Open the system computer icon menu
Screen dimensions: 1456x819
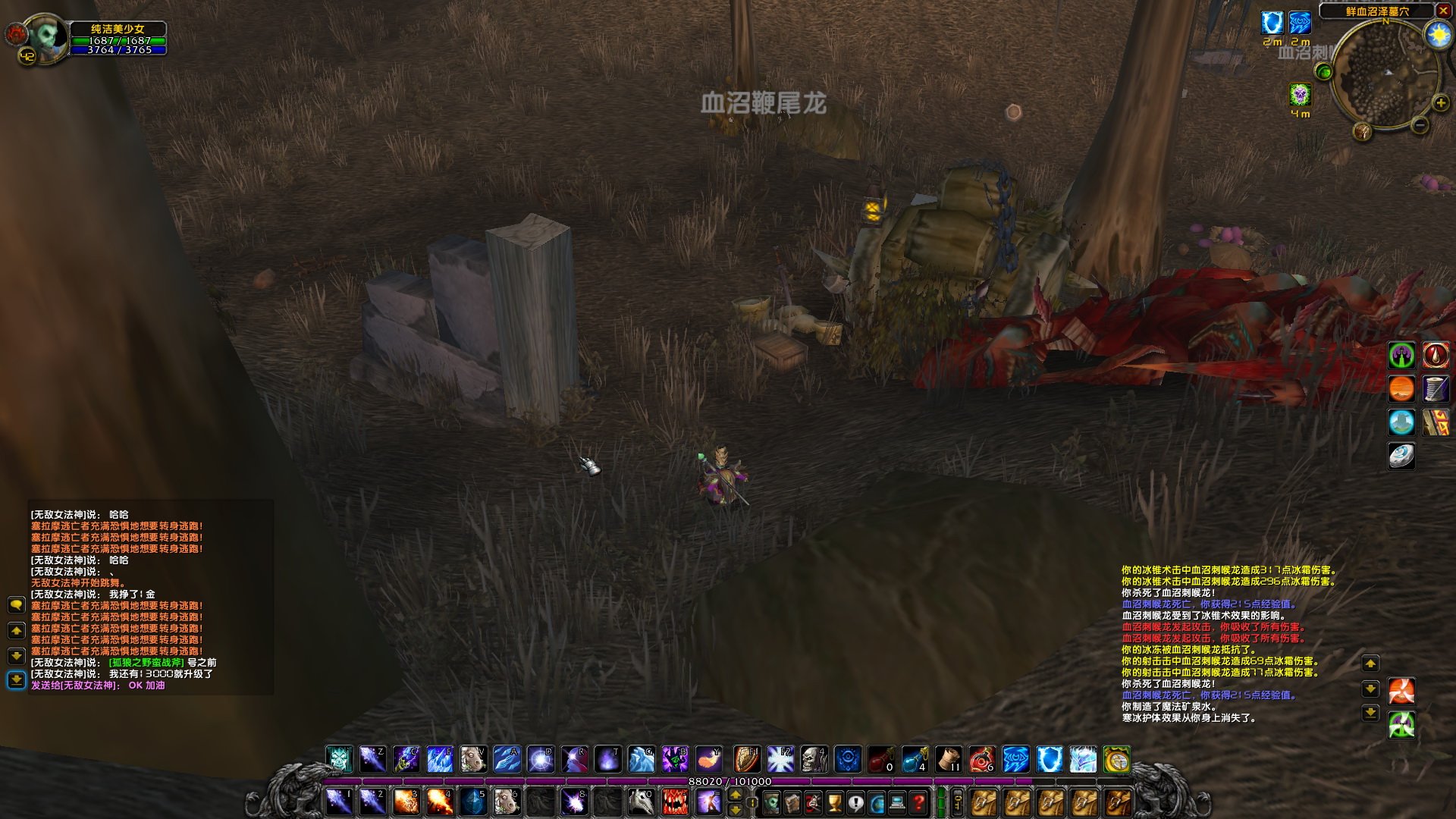(897, 802)
